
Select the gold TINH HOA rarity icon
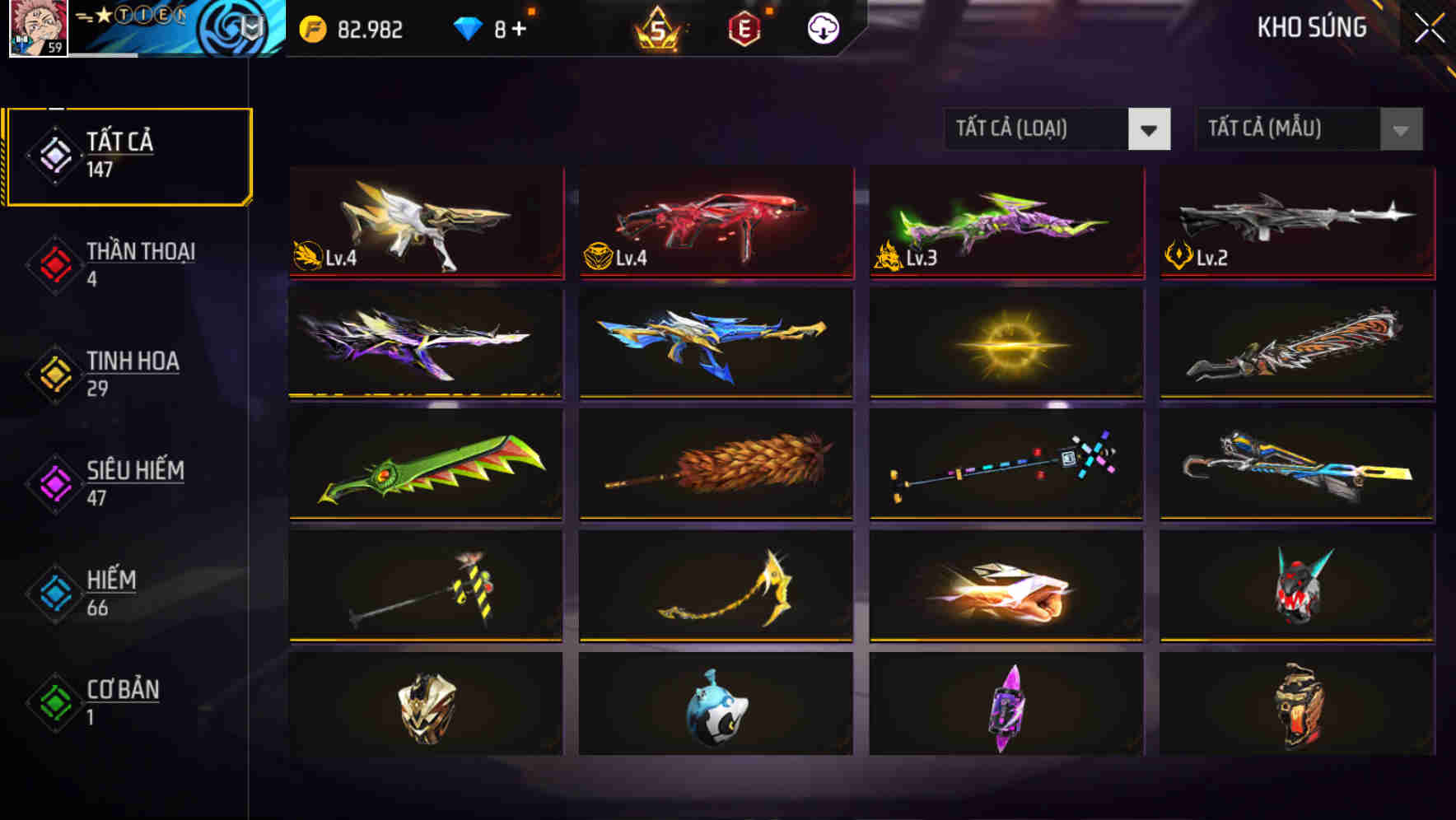53,375
